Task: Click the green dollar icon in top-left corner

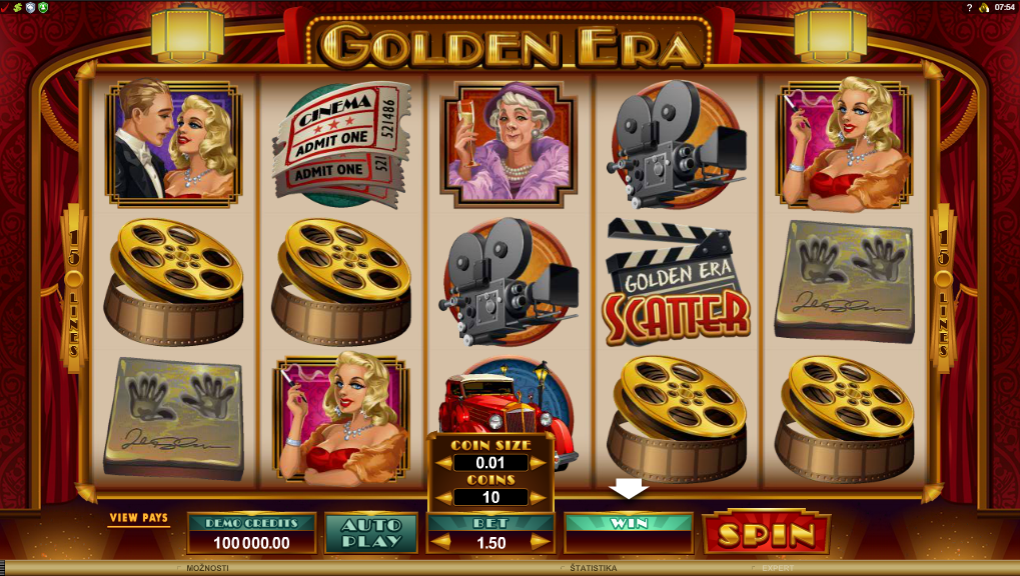Action: 17,7
